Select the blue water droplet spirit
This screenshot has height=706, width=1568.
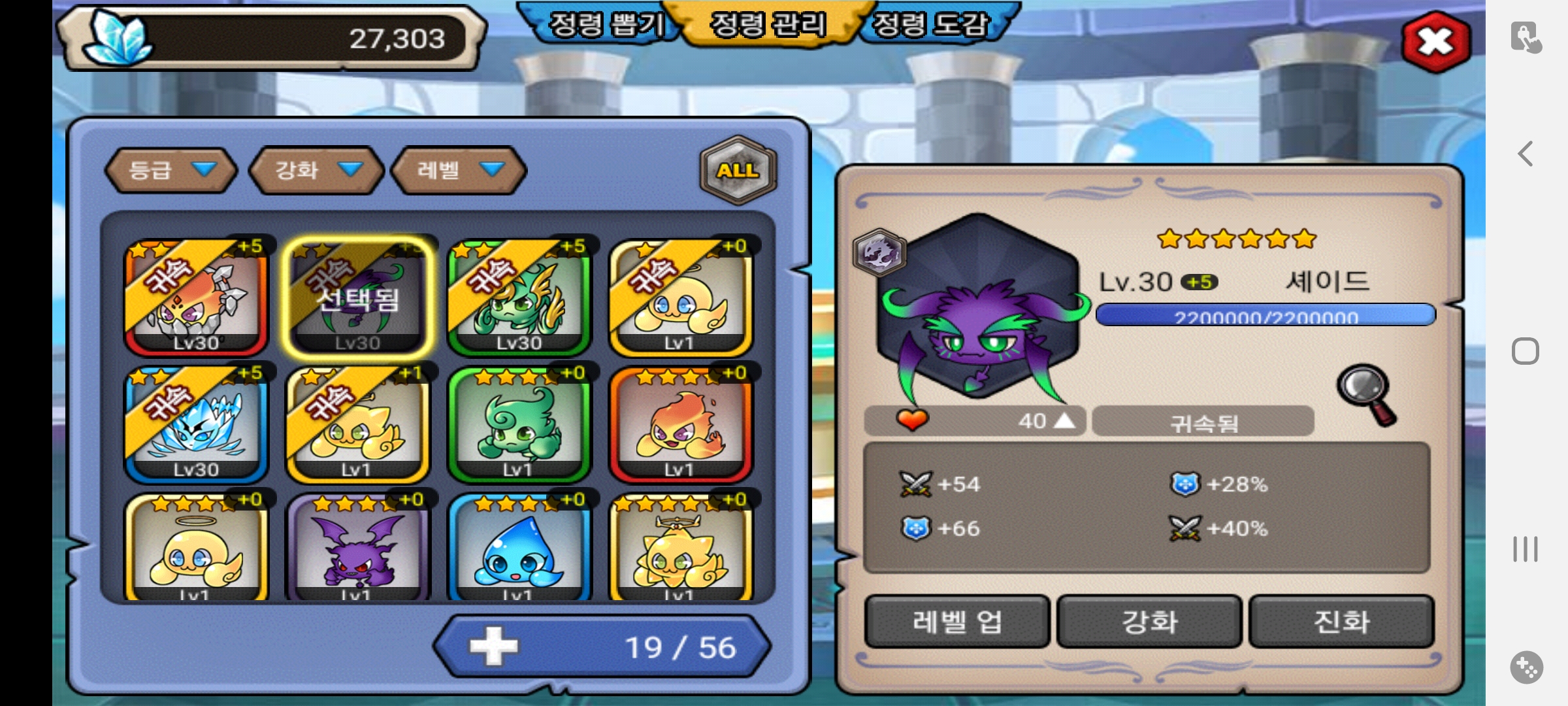[x=519, y=548]
